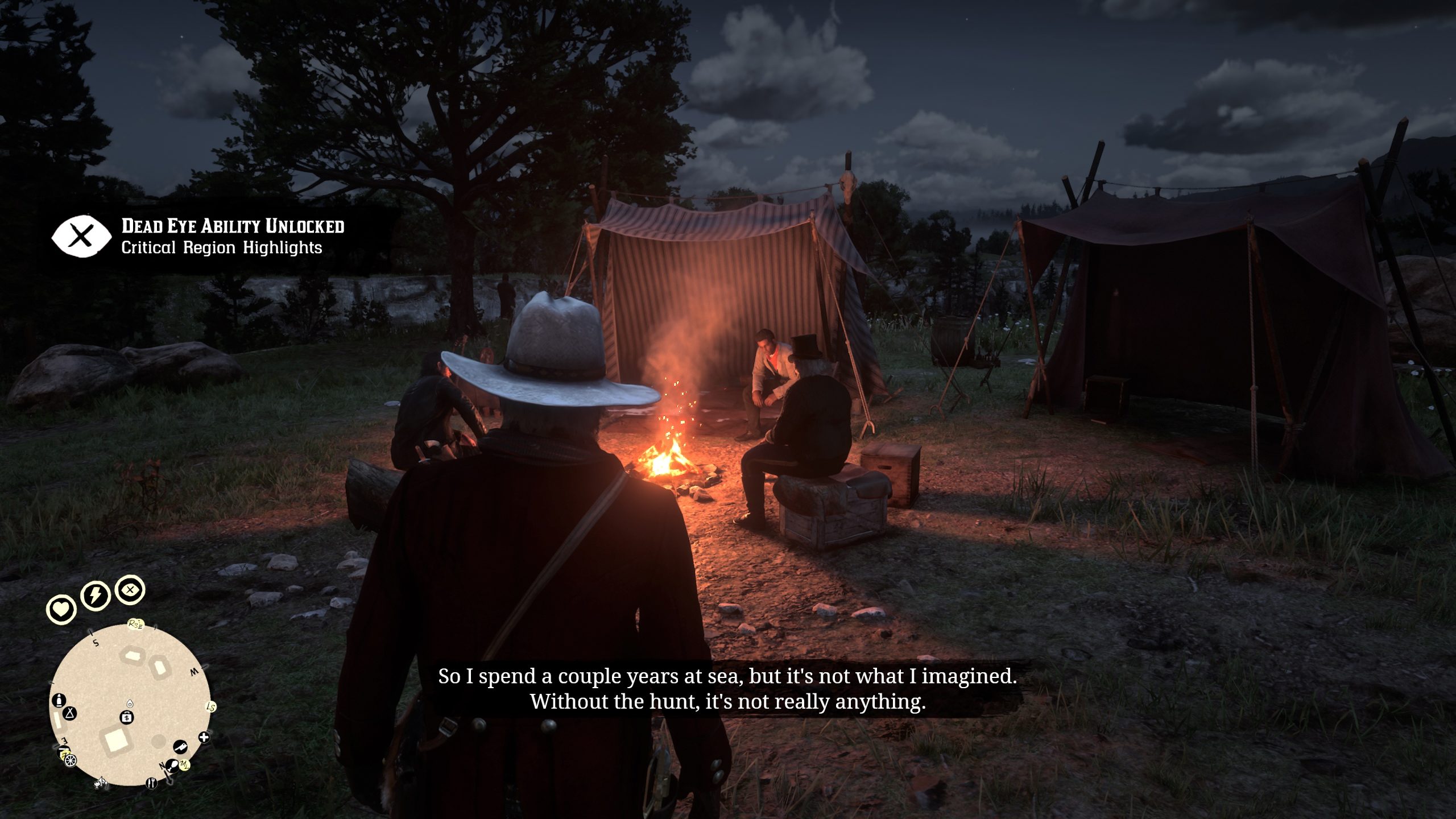The image size is (1456, 819).
Task: Select the camp donation box dollar marker
Action: point(127,717)
